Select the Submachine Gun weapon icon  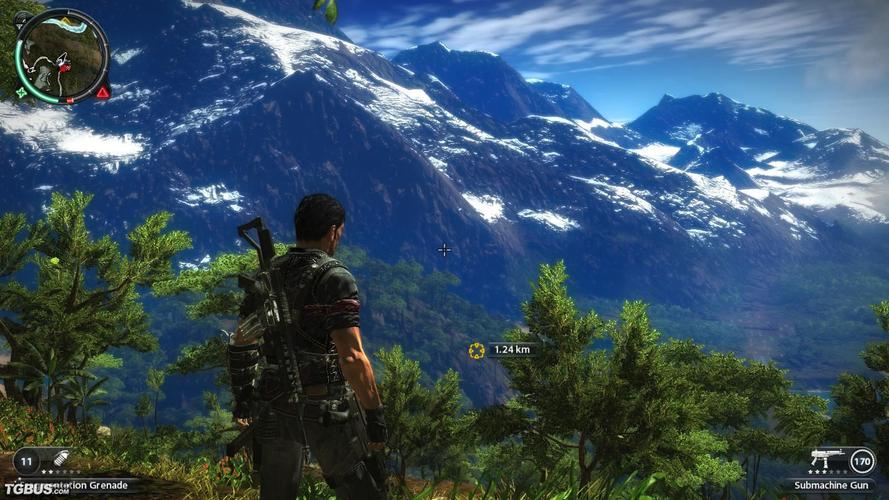click(827, 459)
